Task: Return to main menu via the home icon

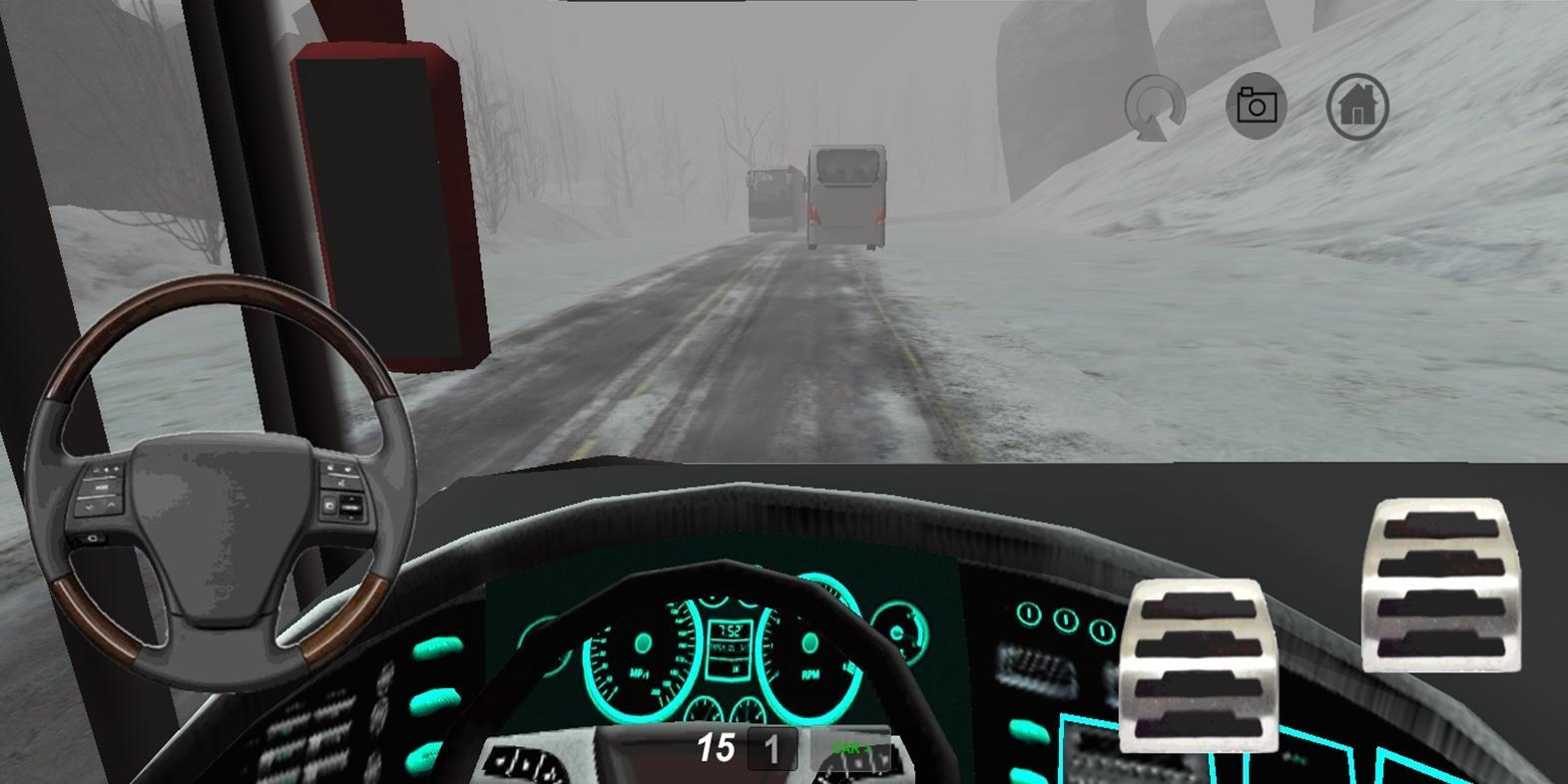Action: (1356, 104)
